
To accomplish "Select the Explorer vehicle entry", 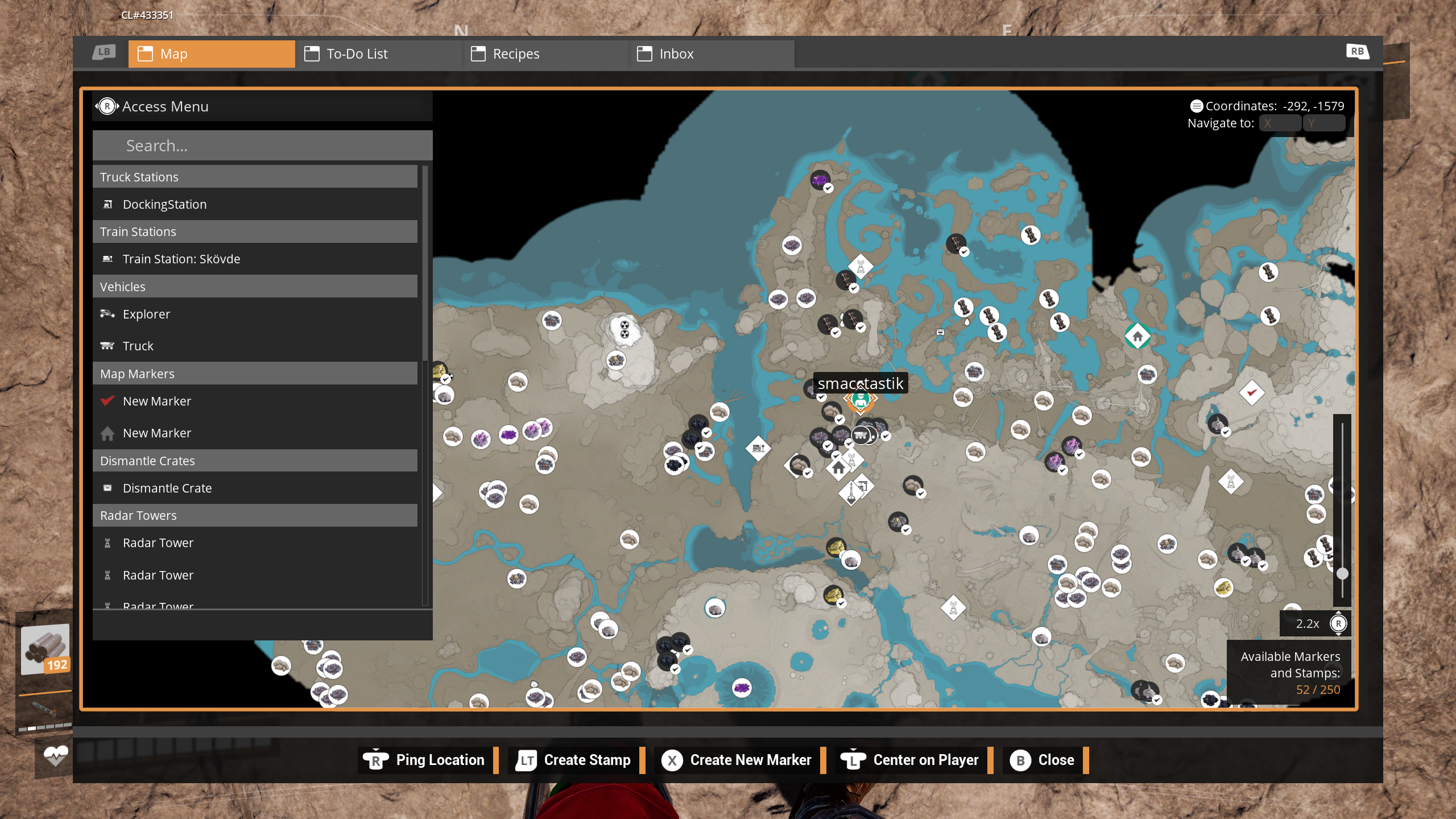I will click(x=146, y=314).
